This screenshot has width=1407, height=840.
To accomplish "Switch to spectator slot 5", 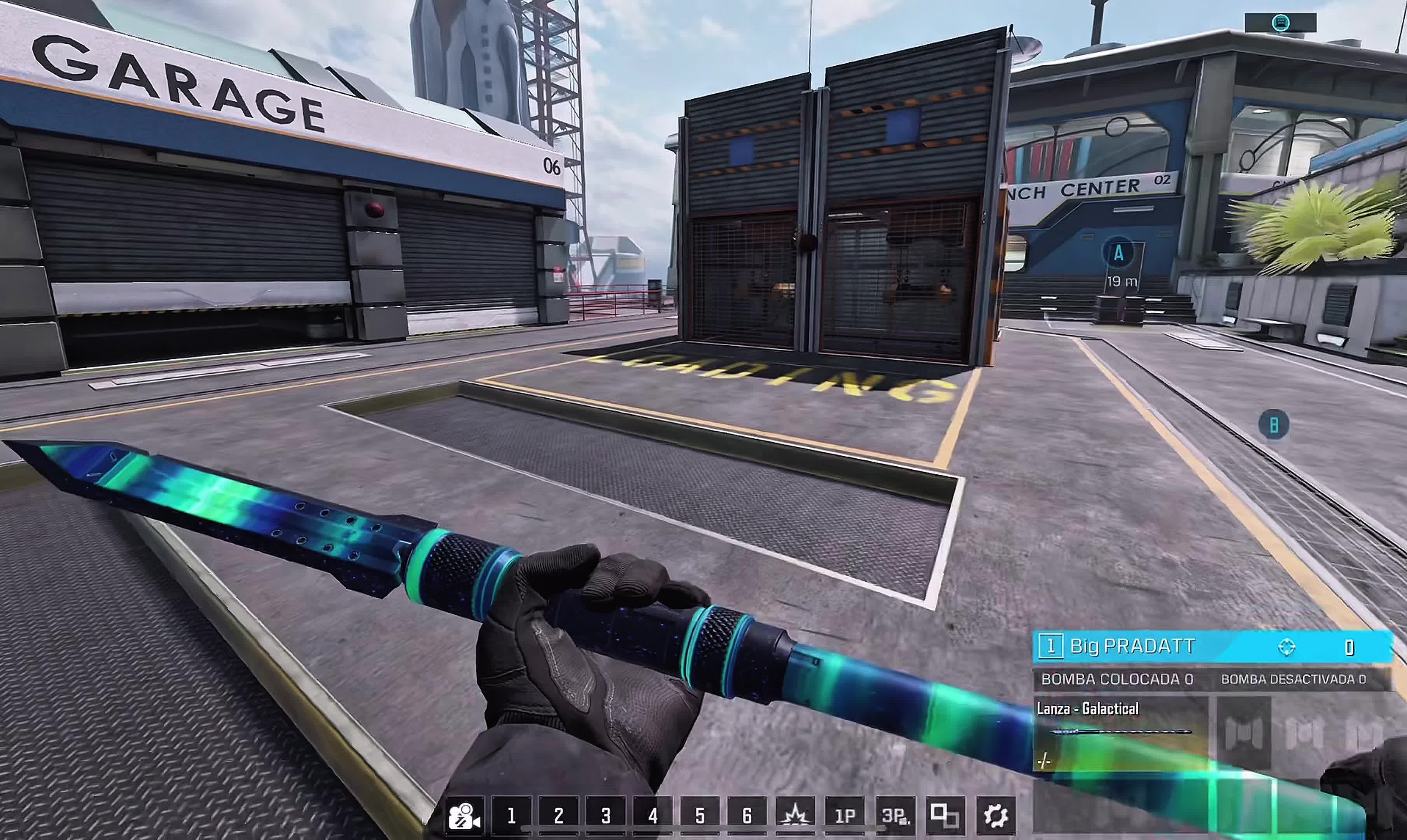I will tap(700, 815).
